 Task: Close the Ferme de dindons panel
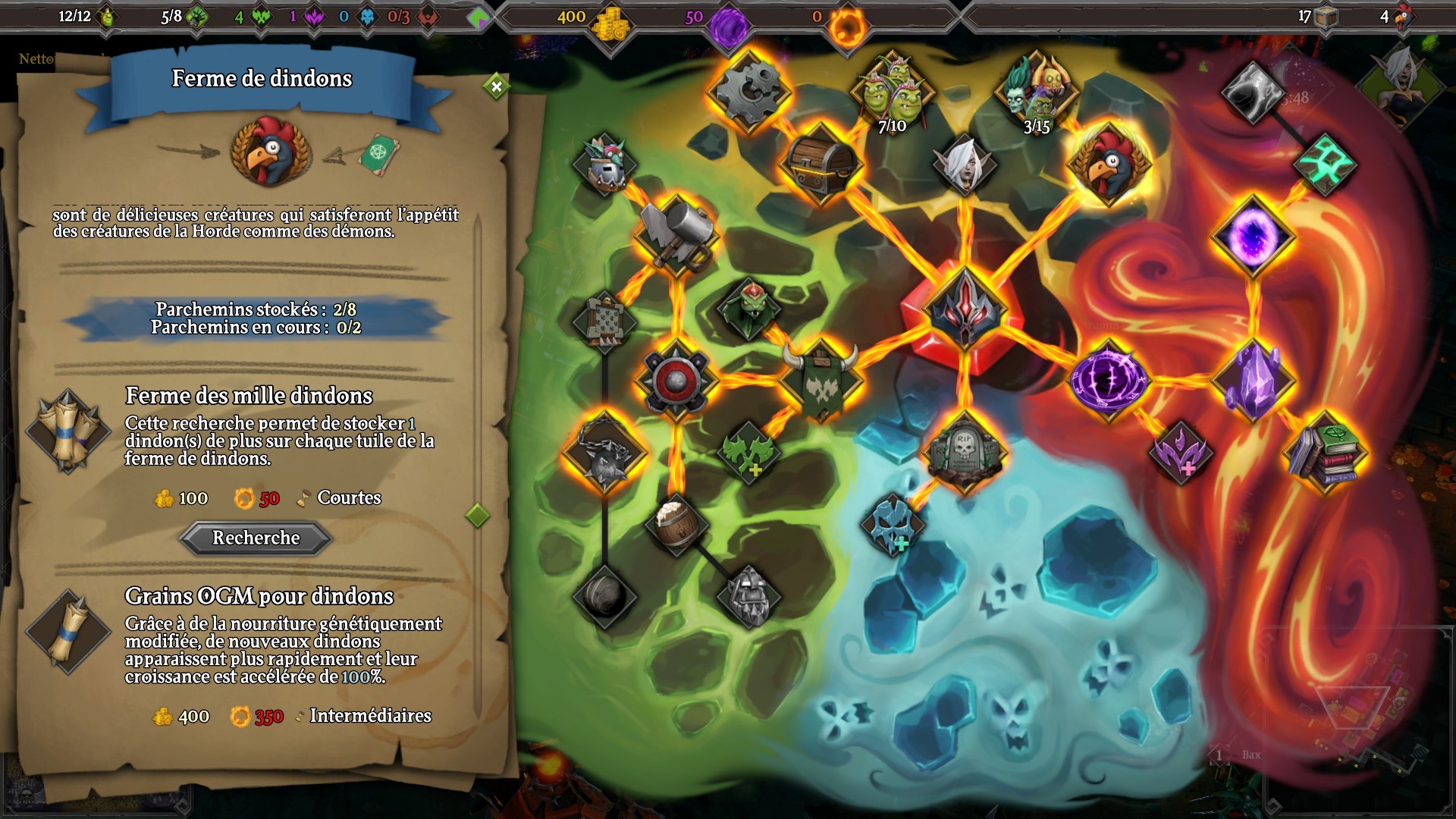click(x=497, y=86)
